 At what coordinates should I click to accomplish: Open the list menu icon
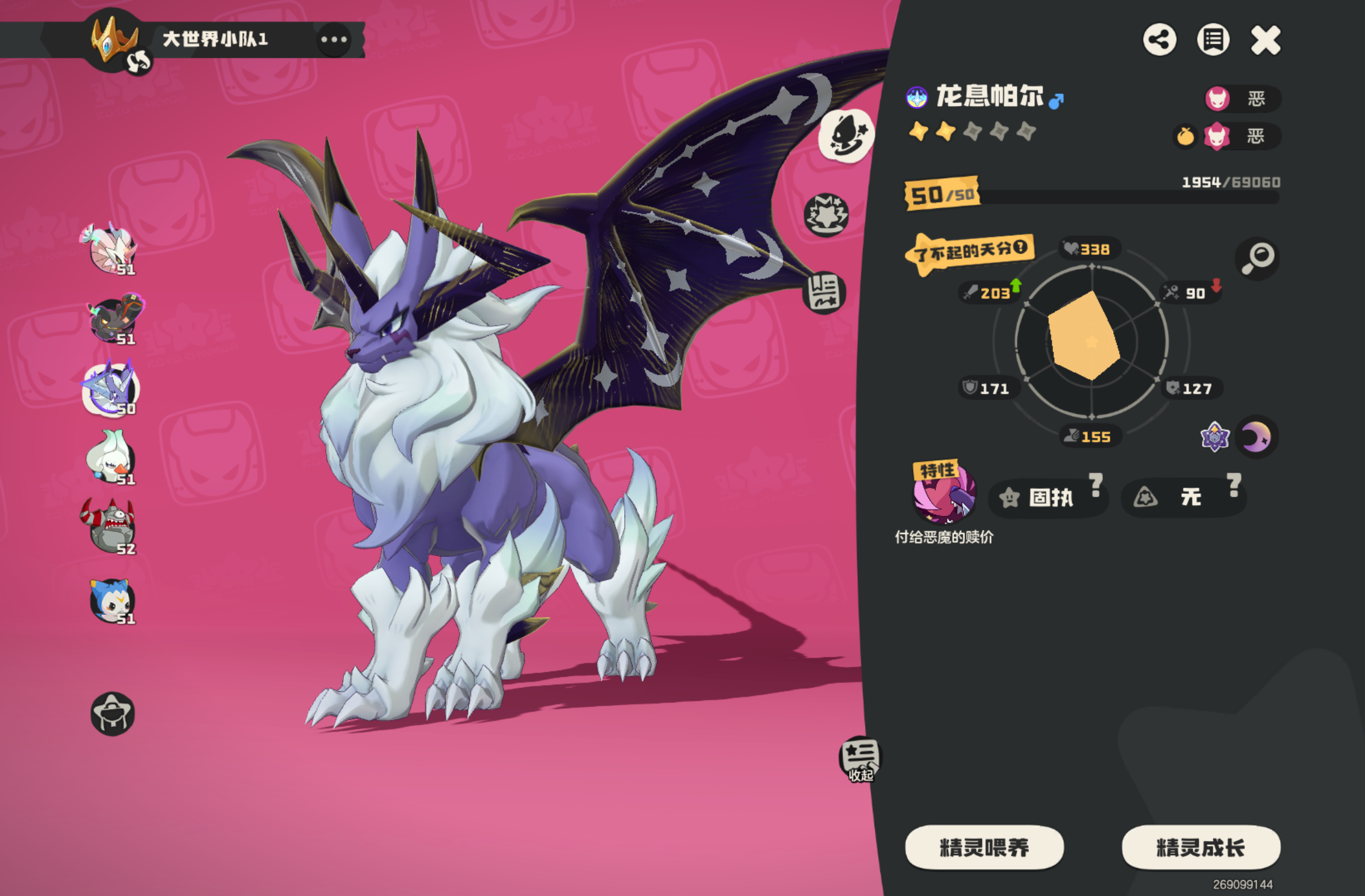tap(1213, 40)
